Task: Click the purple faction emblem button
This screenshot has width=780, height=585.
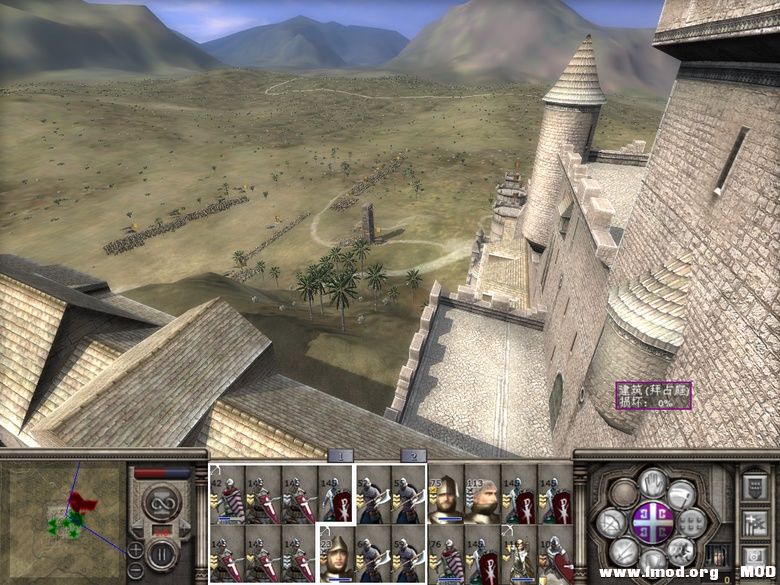Action: (x=652, y=522)
